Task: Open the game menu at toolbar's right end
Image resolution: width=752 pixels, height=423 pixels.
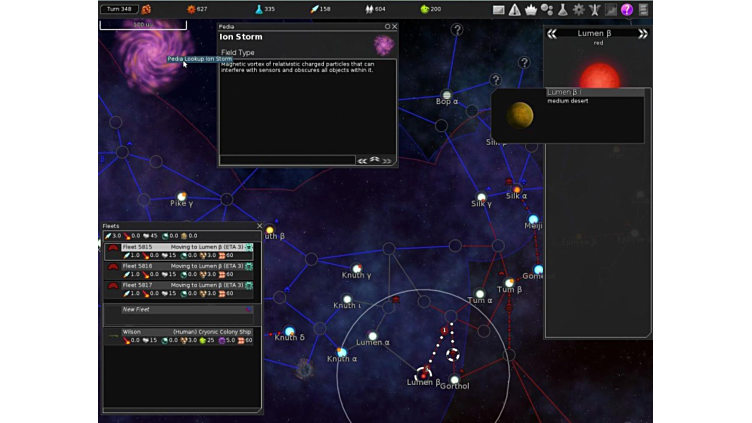Action: point(643,9)
